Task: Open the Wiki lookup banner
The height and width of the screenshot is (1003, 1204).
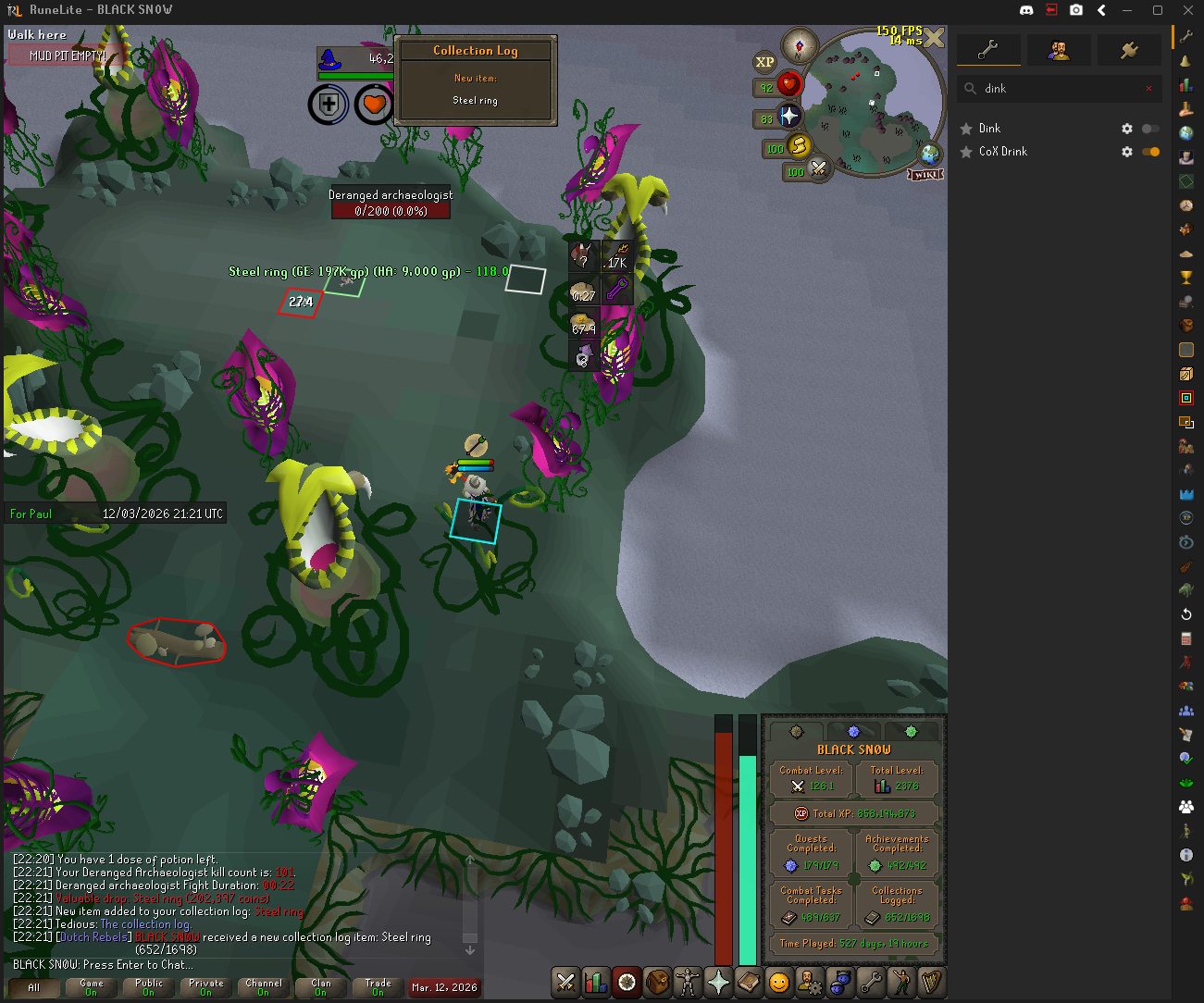Action: 925,174
